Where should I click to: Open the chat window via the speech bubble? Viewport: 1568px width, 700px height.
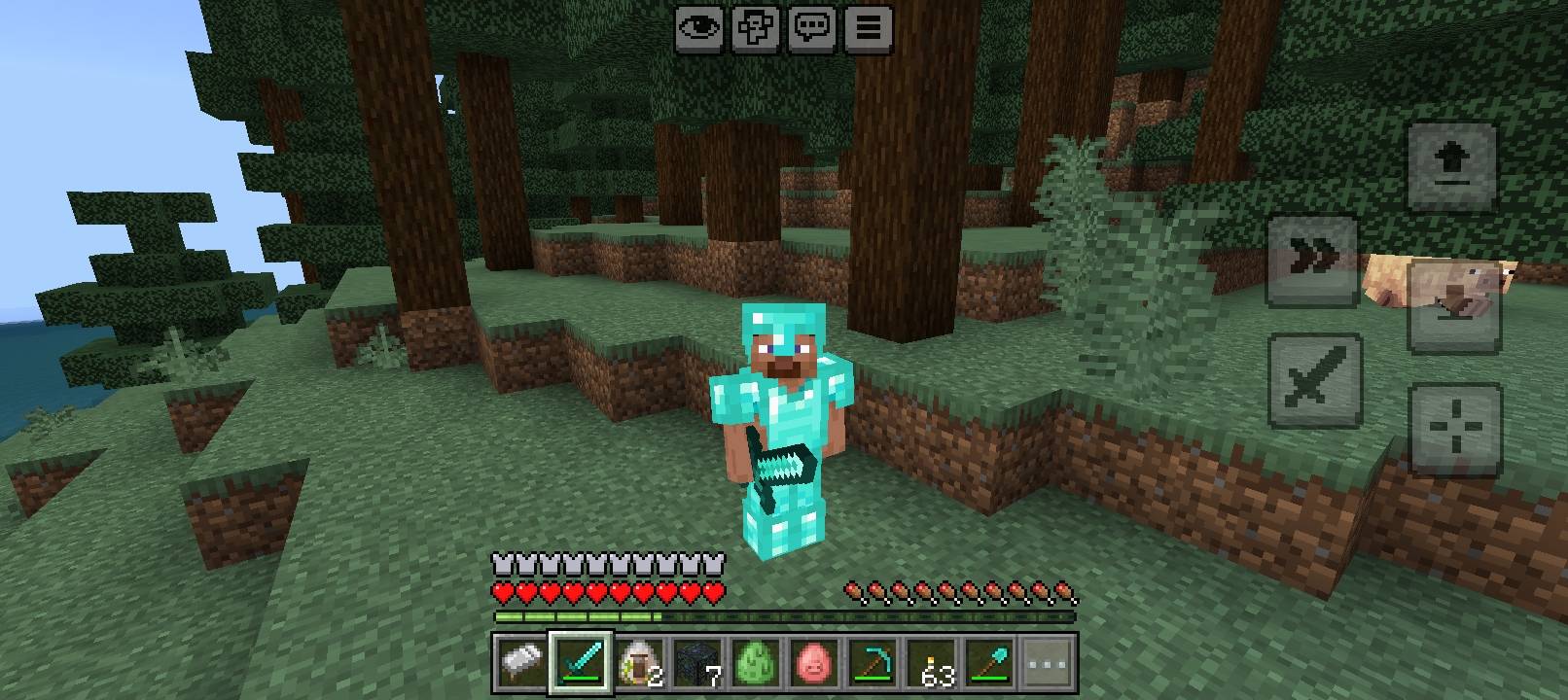(812, 28)
